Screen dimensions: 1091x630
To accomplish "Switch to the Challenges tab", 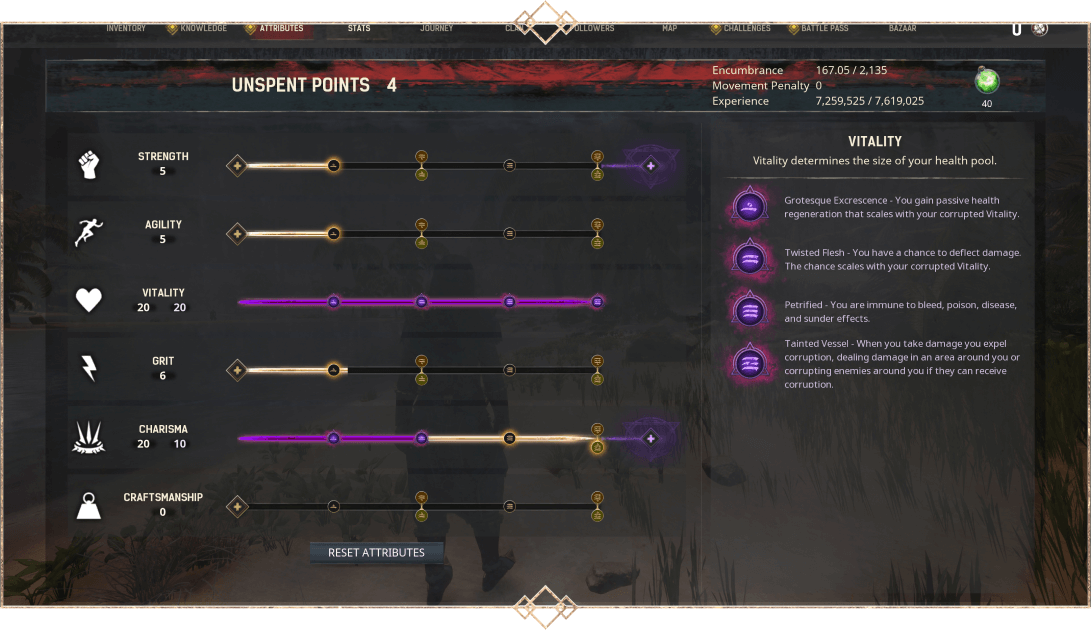I will [x=747, y=28].
